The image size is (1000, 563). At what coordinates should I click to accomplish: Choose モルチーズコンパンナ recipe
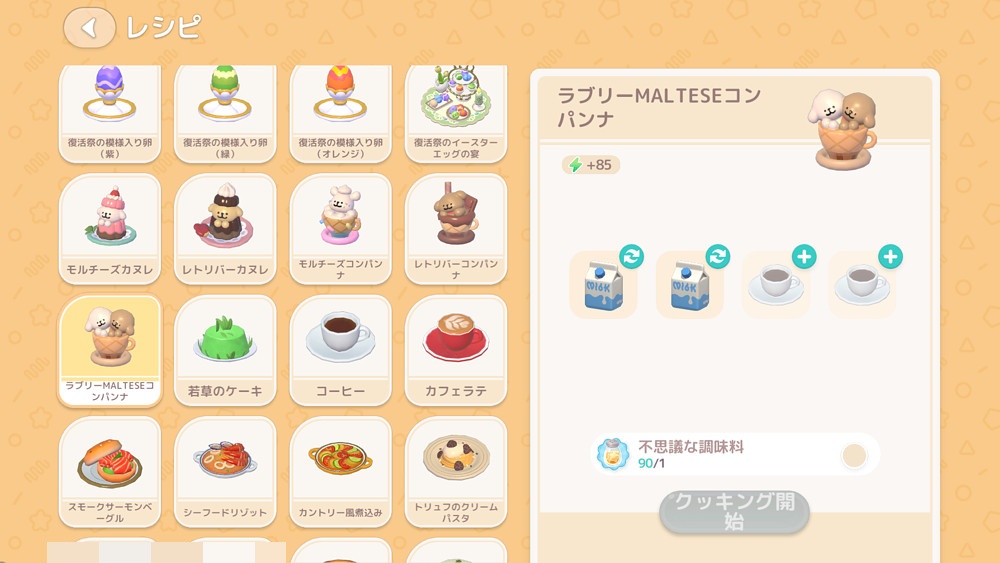pyautogui.click(x=340, y=229)
